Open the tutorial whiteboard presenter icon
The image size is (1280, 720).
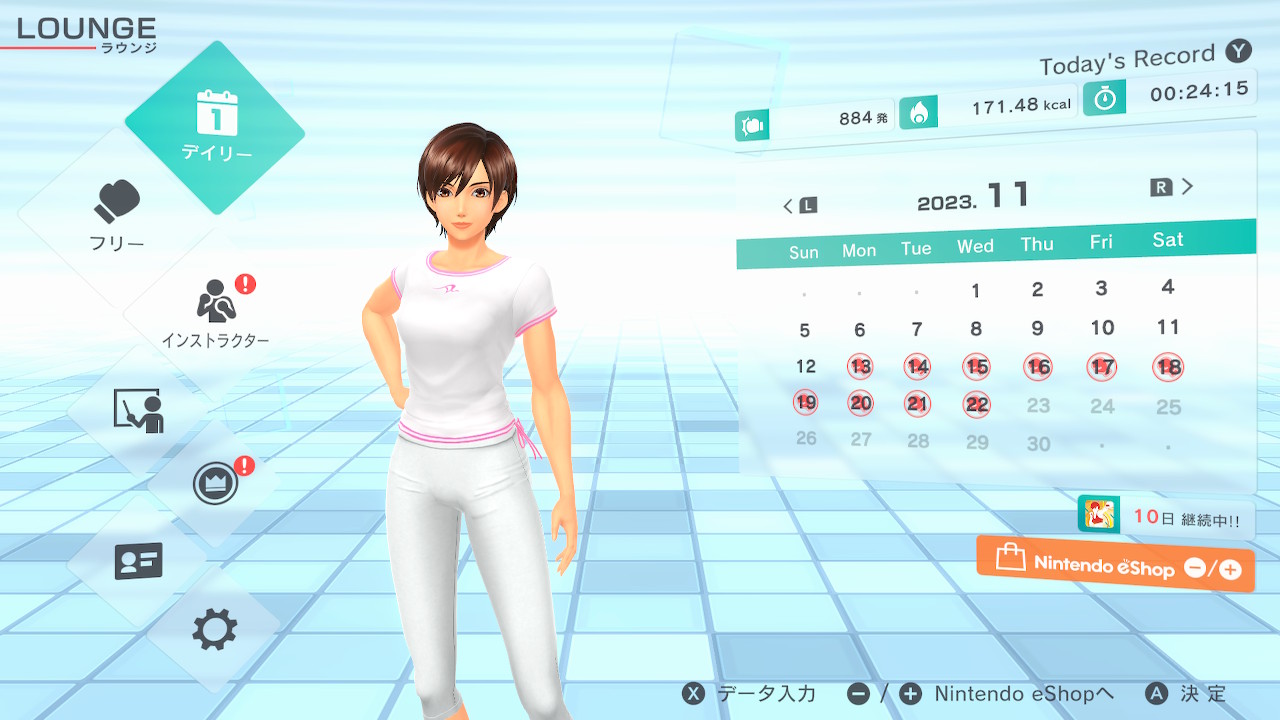click(x=138, y=410)
